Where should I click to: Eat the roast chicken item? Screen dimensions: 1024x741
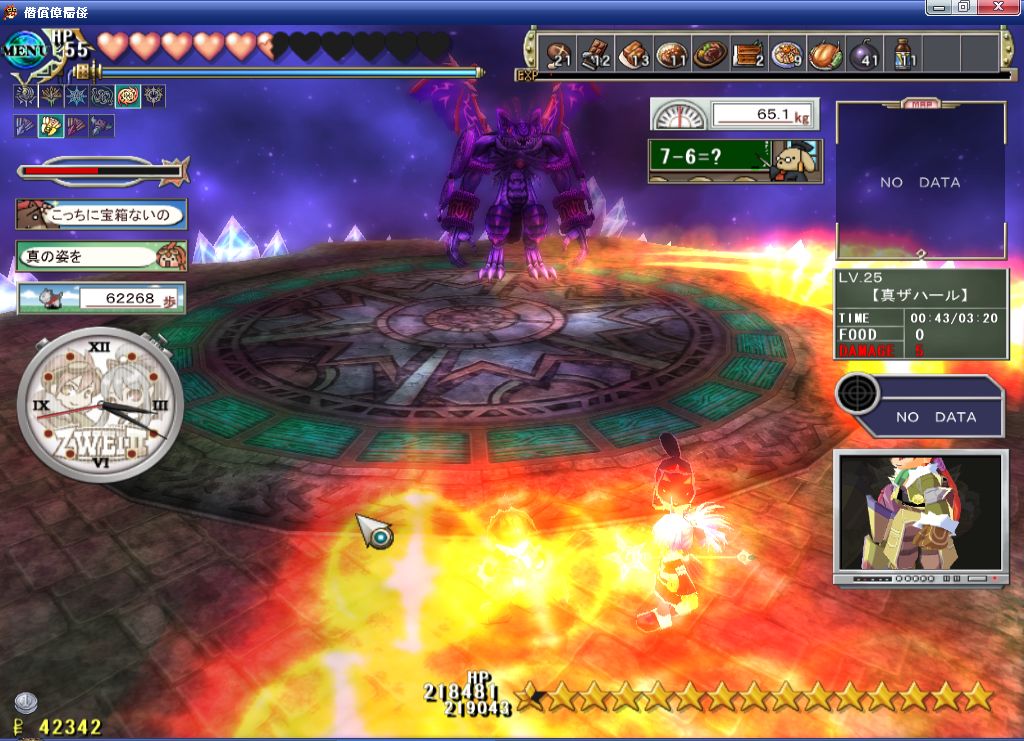825,54
